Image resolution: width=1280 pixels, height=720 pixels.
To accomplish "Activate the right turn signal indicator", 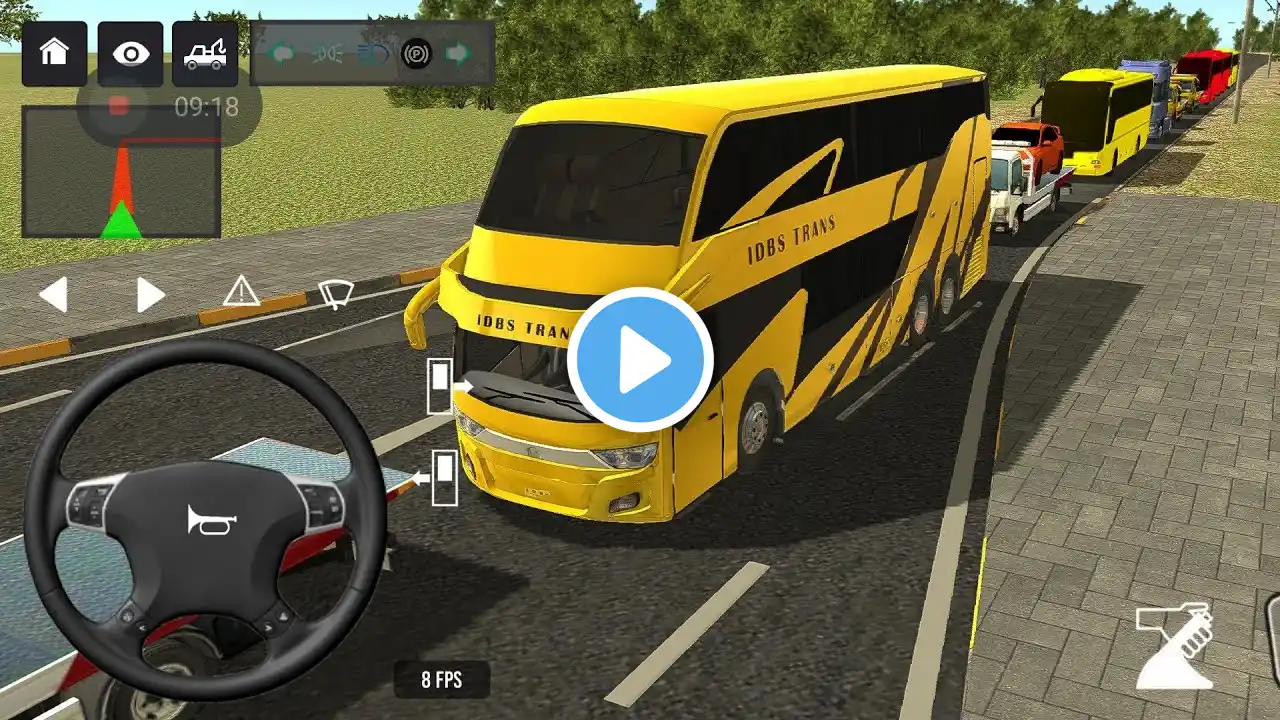I will click(458, 53).
